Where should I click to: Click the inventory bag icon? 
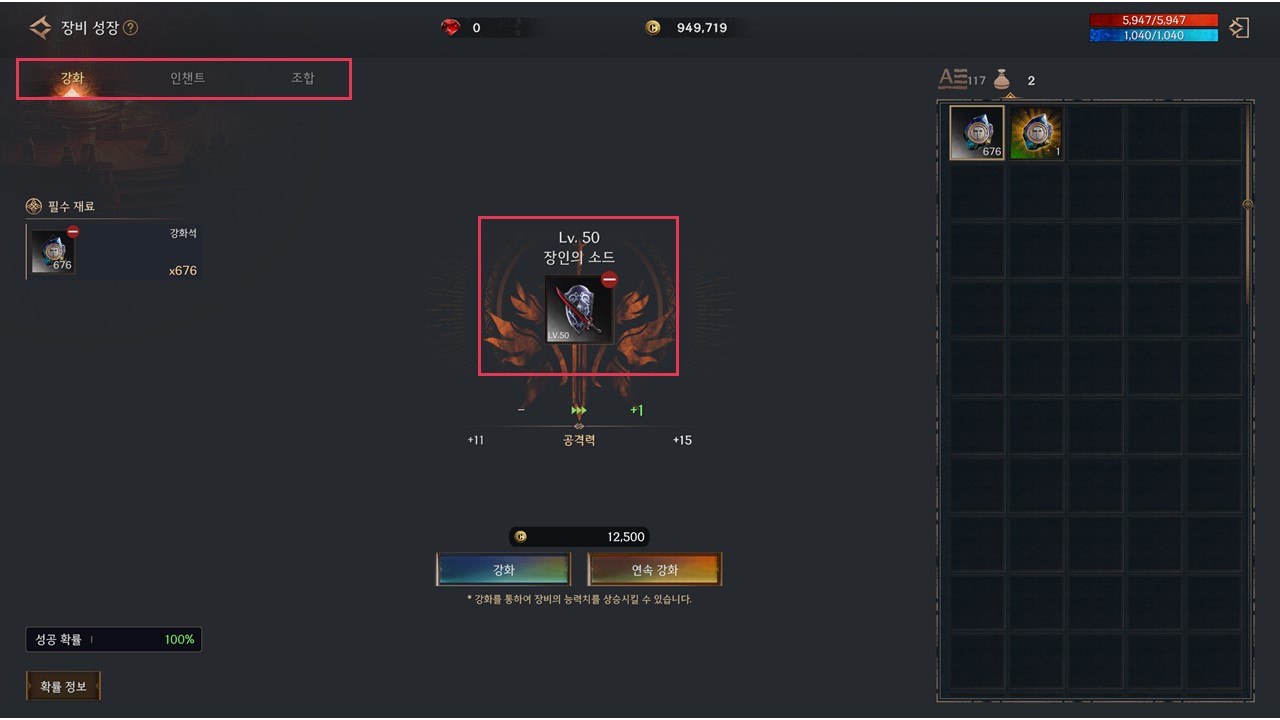pos(1002,79)
